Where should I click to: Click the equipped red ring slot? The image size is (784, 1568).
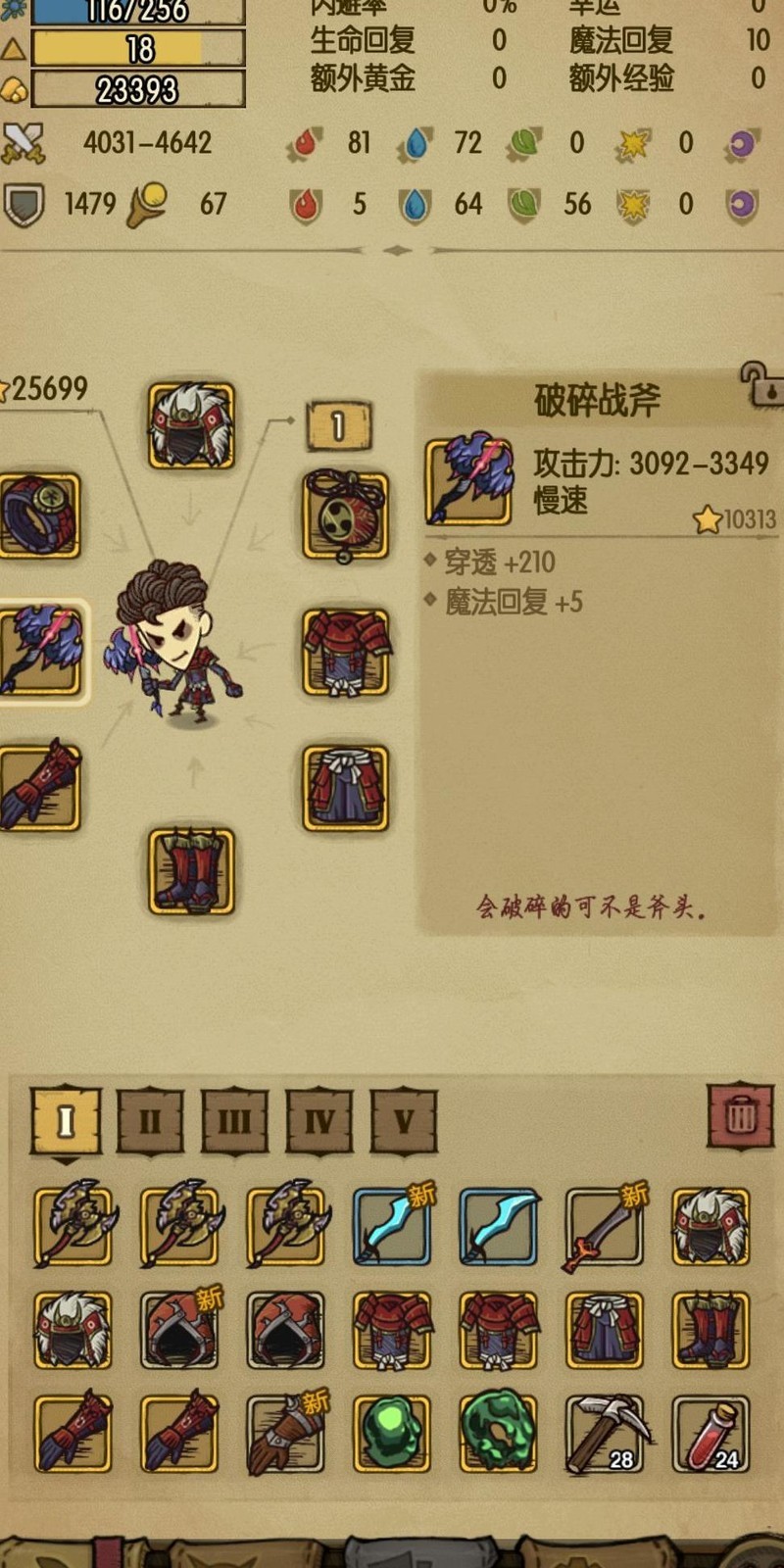click(x=39, y=515)
